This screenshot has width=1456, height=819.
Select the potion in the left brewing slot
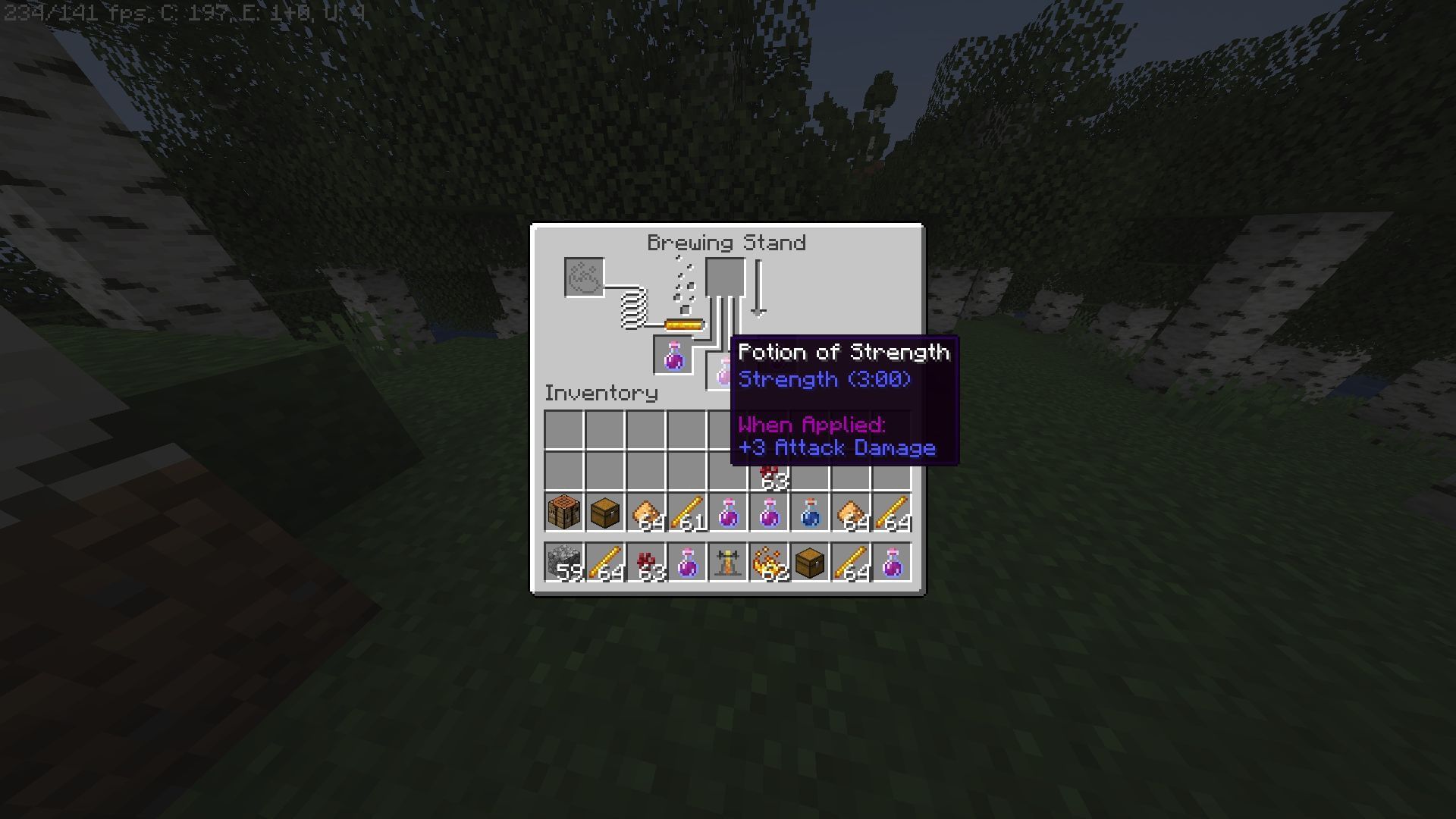coord(674,355)
